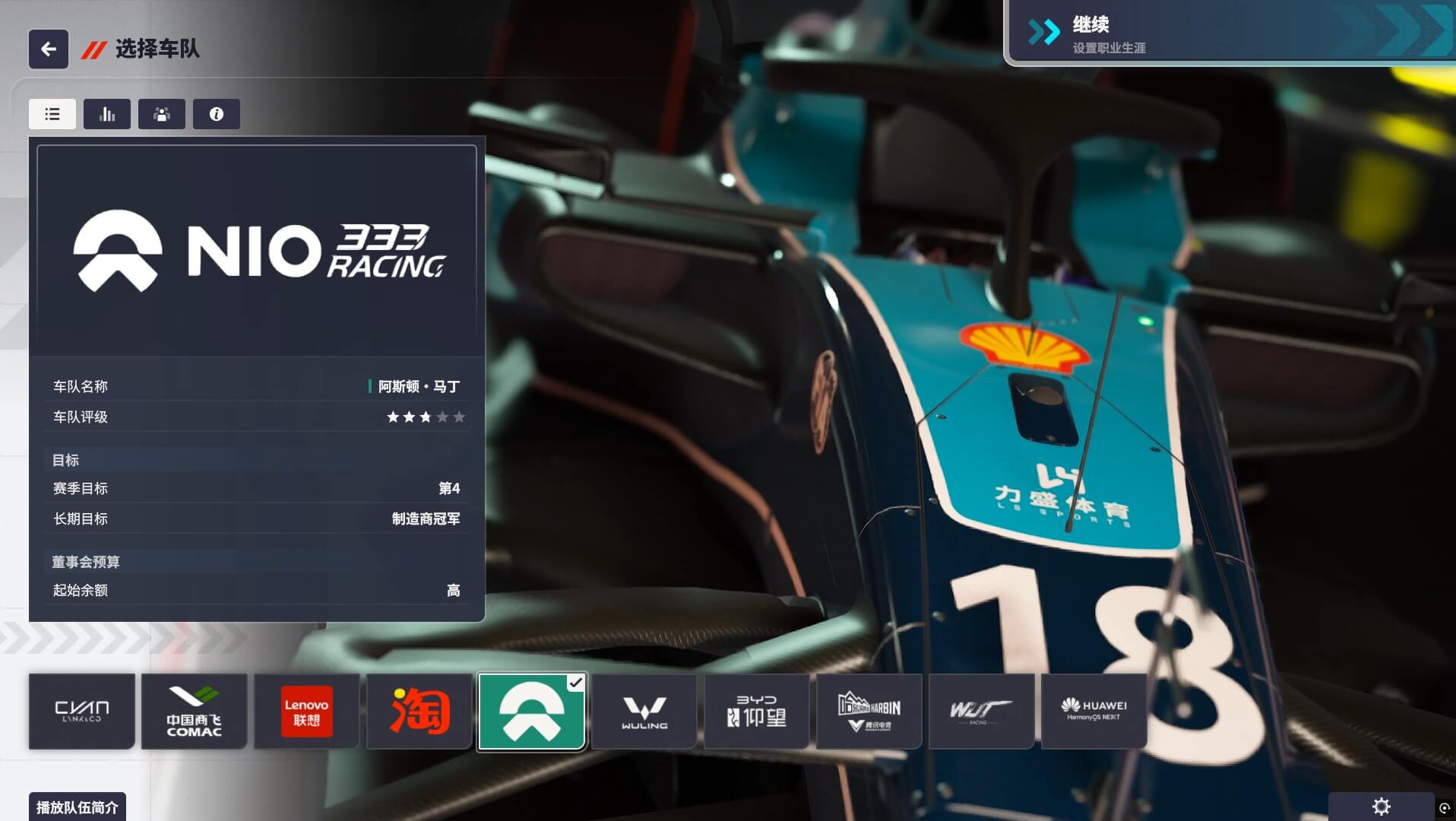Go back with the arrow button
The image size is (1456, 821).
tap(49, 49)
